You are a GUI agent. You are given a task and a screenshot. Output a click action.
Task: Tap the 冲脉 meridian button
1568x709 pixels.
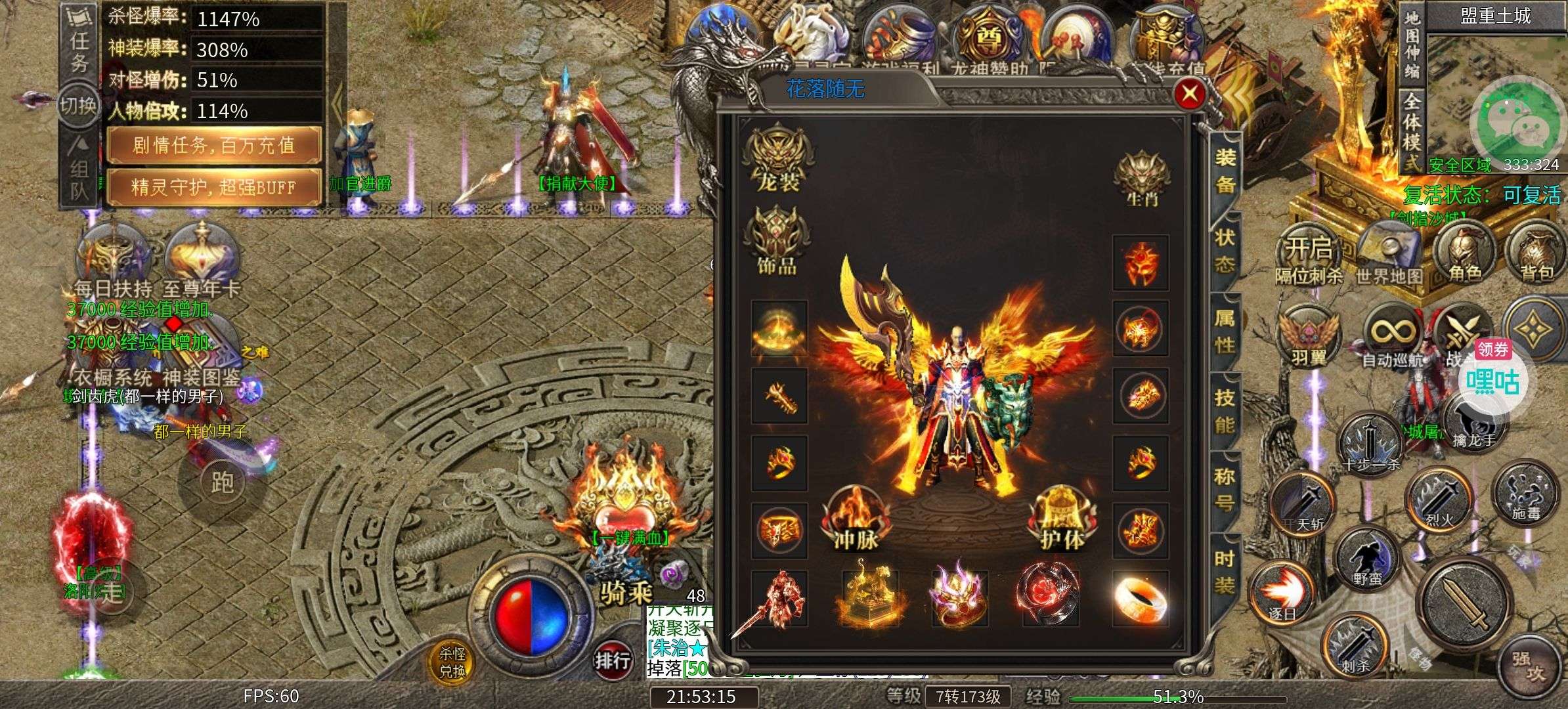pos(856,520)
